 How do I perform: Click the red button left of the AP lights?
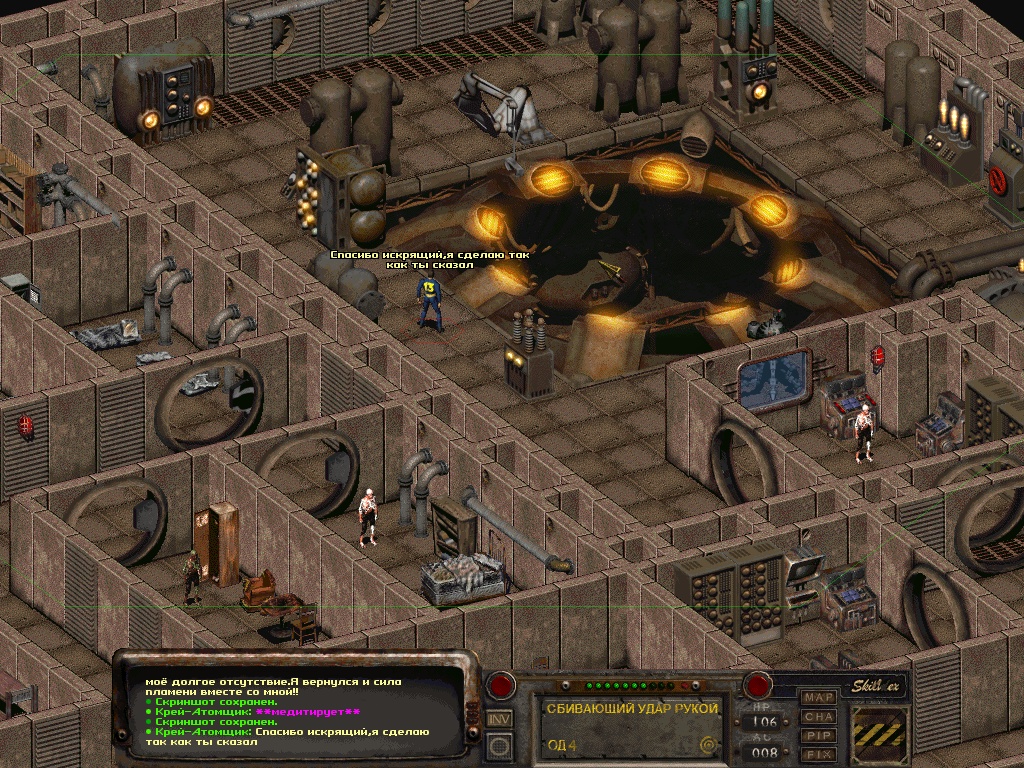[x=501, y=687]
